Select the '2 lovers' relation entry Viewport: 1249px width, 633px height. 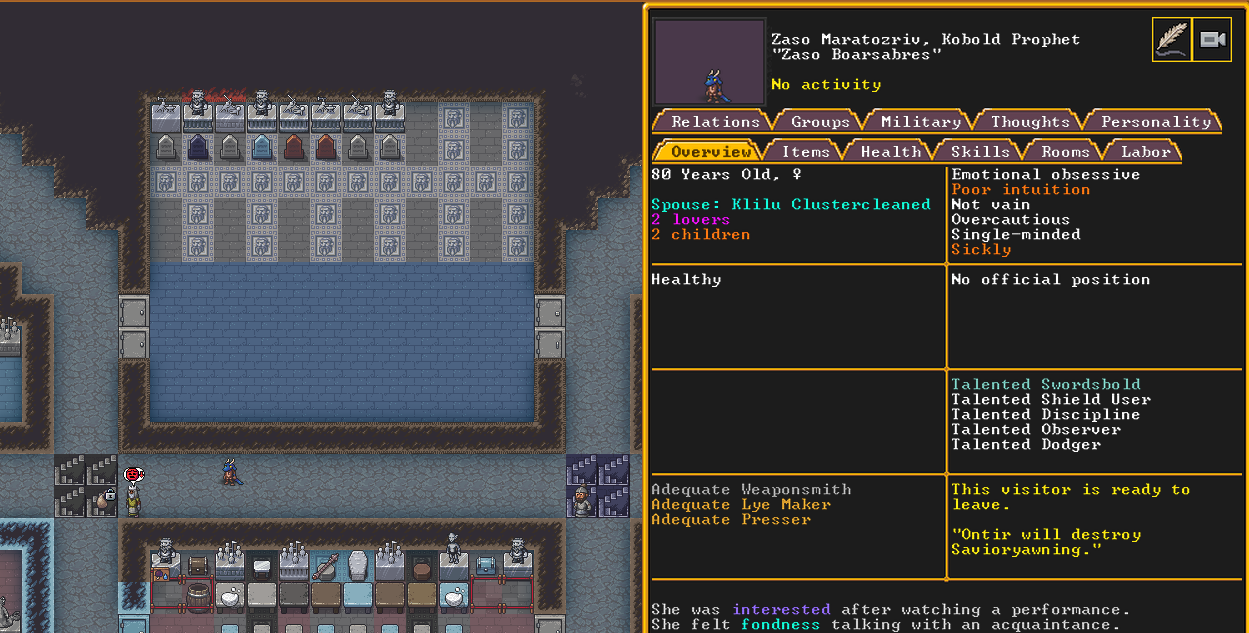click(691, 219)
